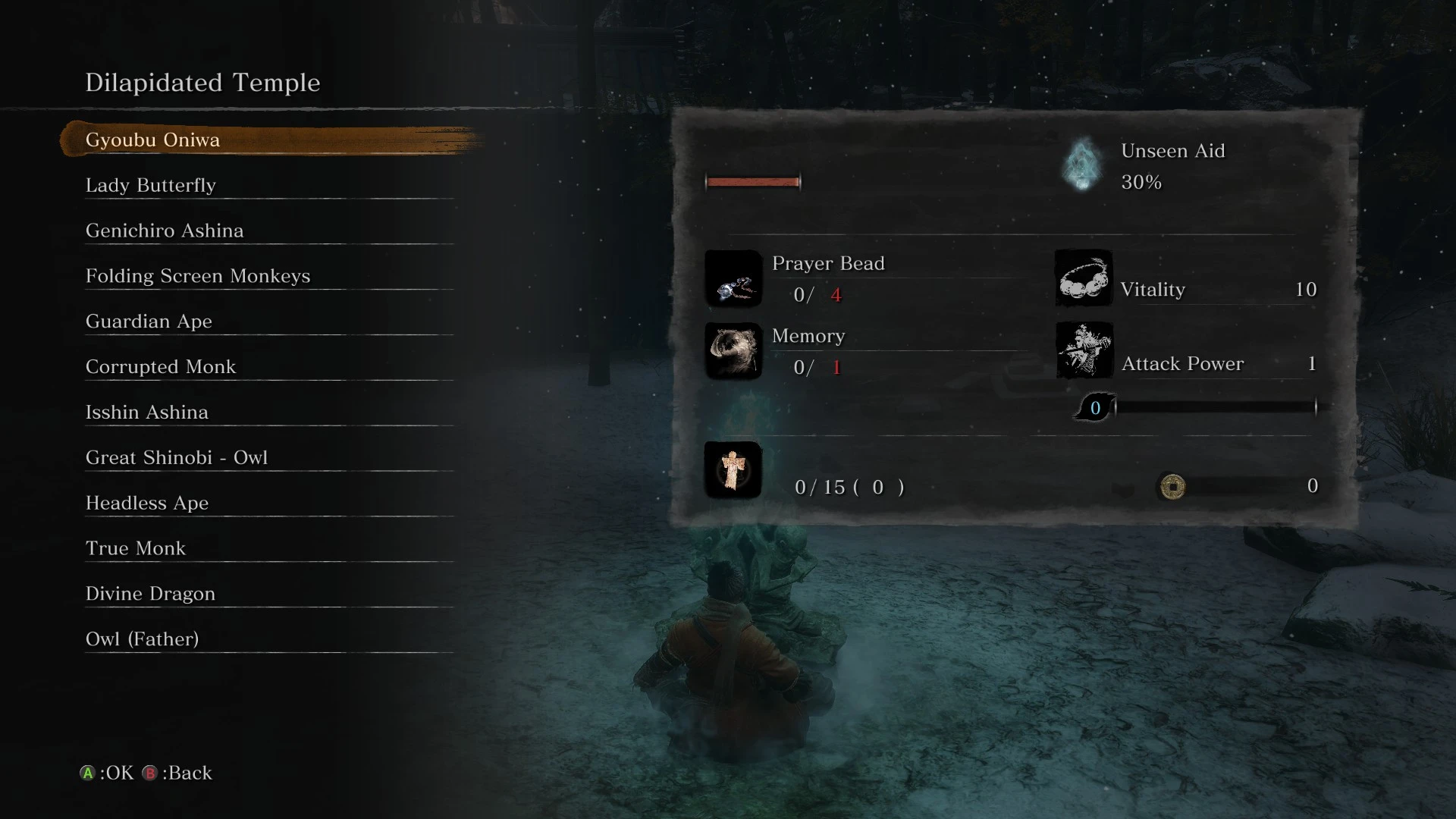The image size is (1456, 819).
Task: Select the Corrupted Monk fight
Action: click(160, 366)
